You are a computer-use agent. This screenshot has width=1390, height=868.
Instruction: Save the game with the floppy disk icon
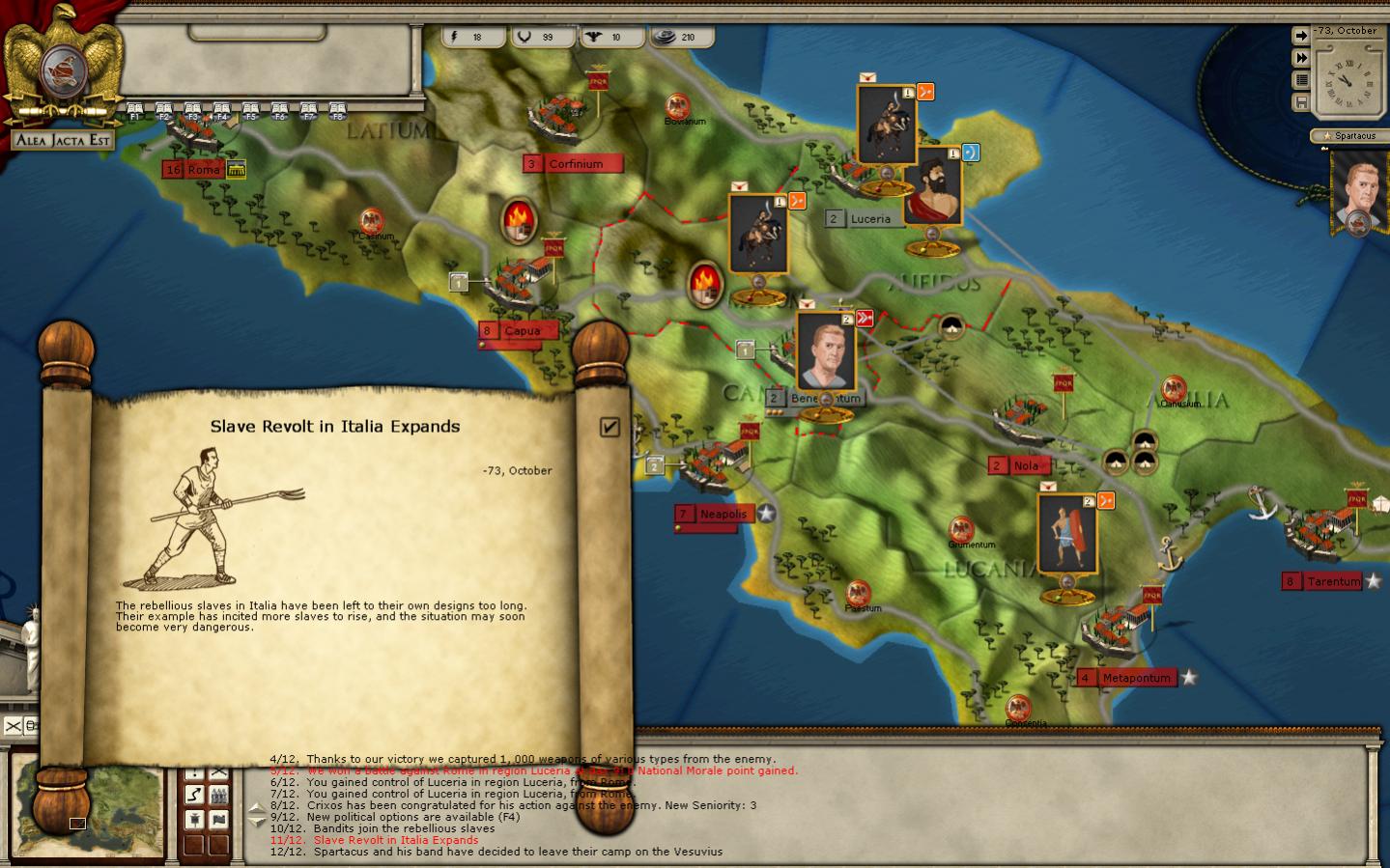point(1301,102)
